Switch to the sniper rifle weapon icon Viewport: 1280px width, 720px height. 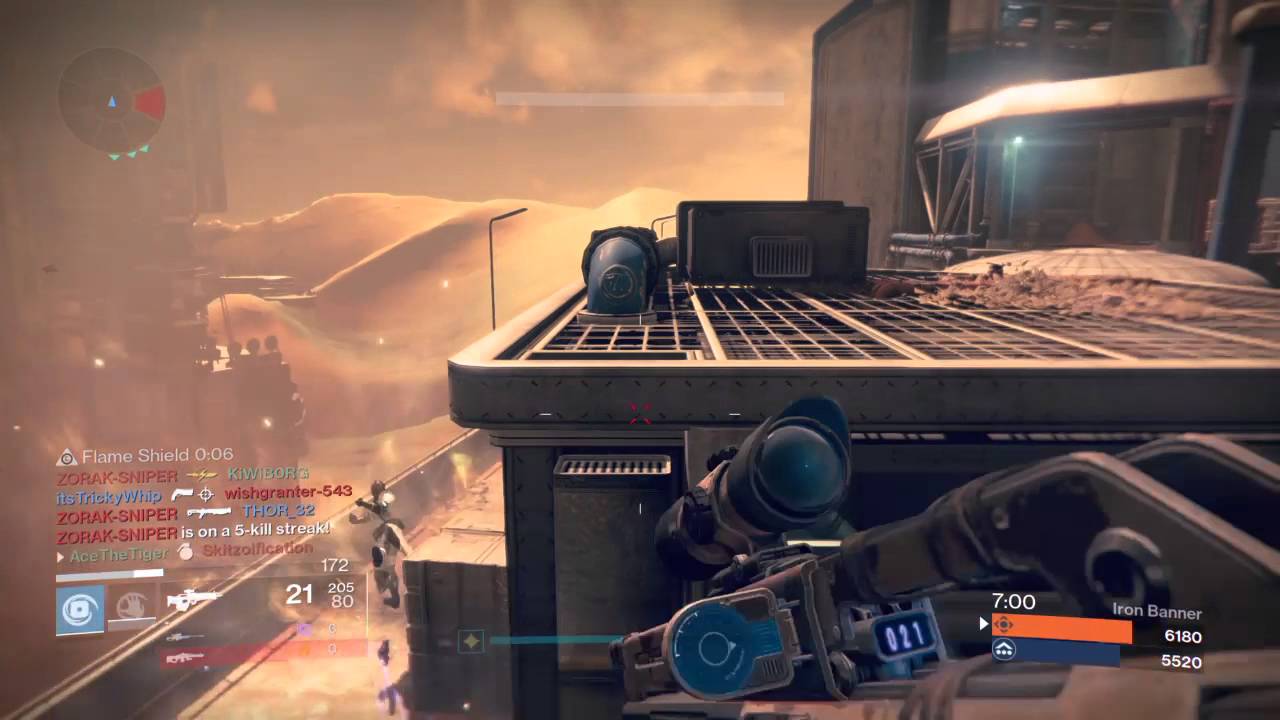tap(183, 636)
